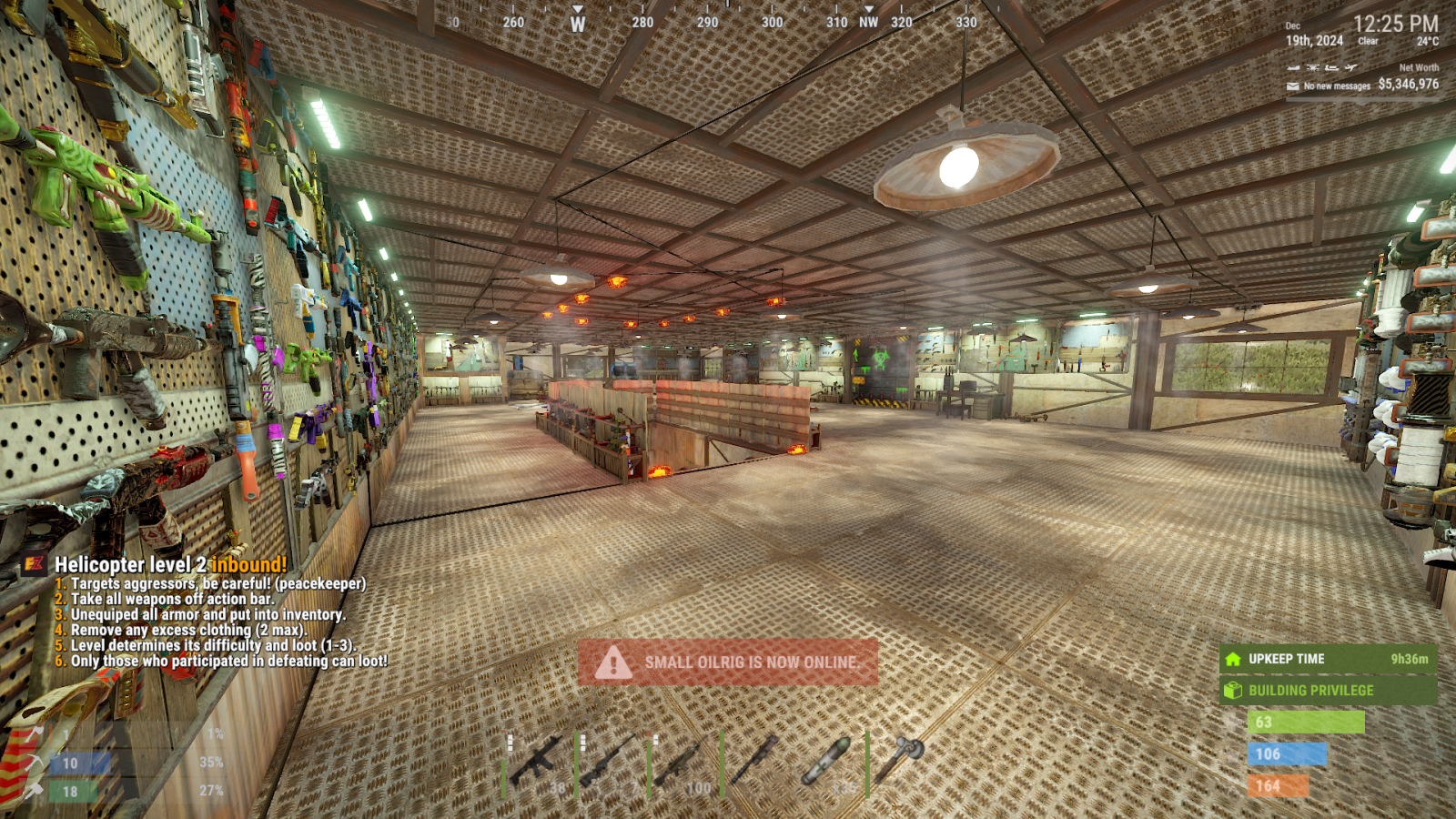Viewport: 1456px width, 819px height.
Task: Click the cargo ship event icon
Action: [x=1332, y=67]
